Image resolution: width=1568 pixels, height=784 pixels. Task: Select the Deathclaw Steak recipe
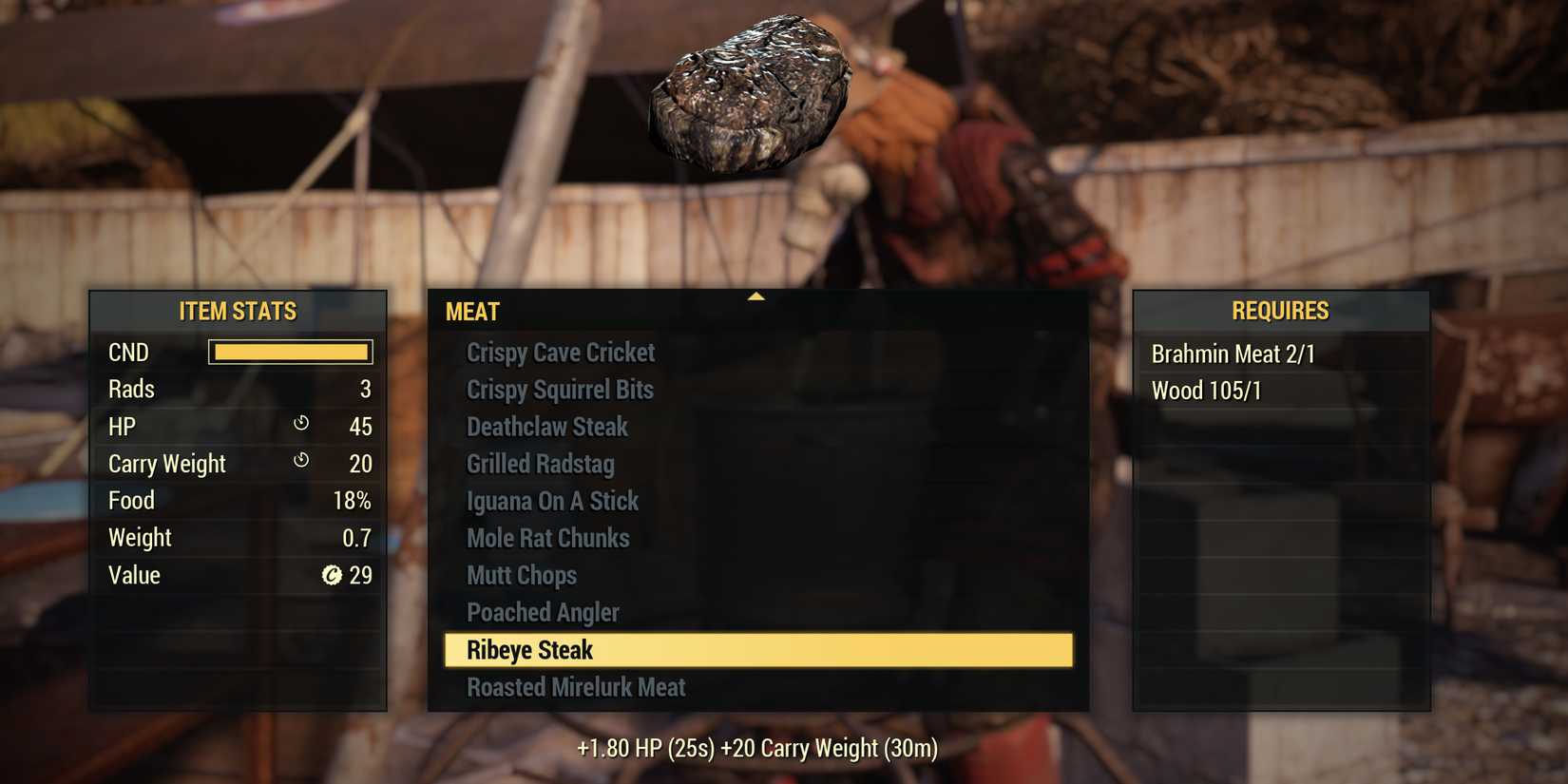(547, 427)
